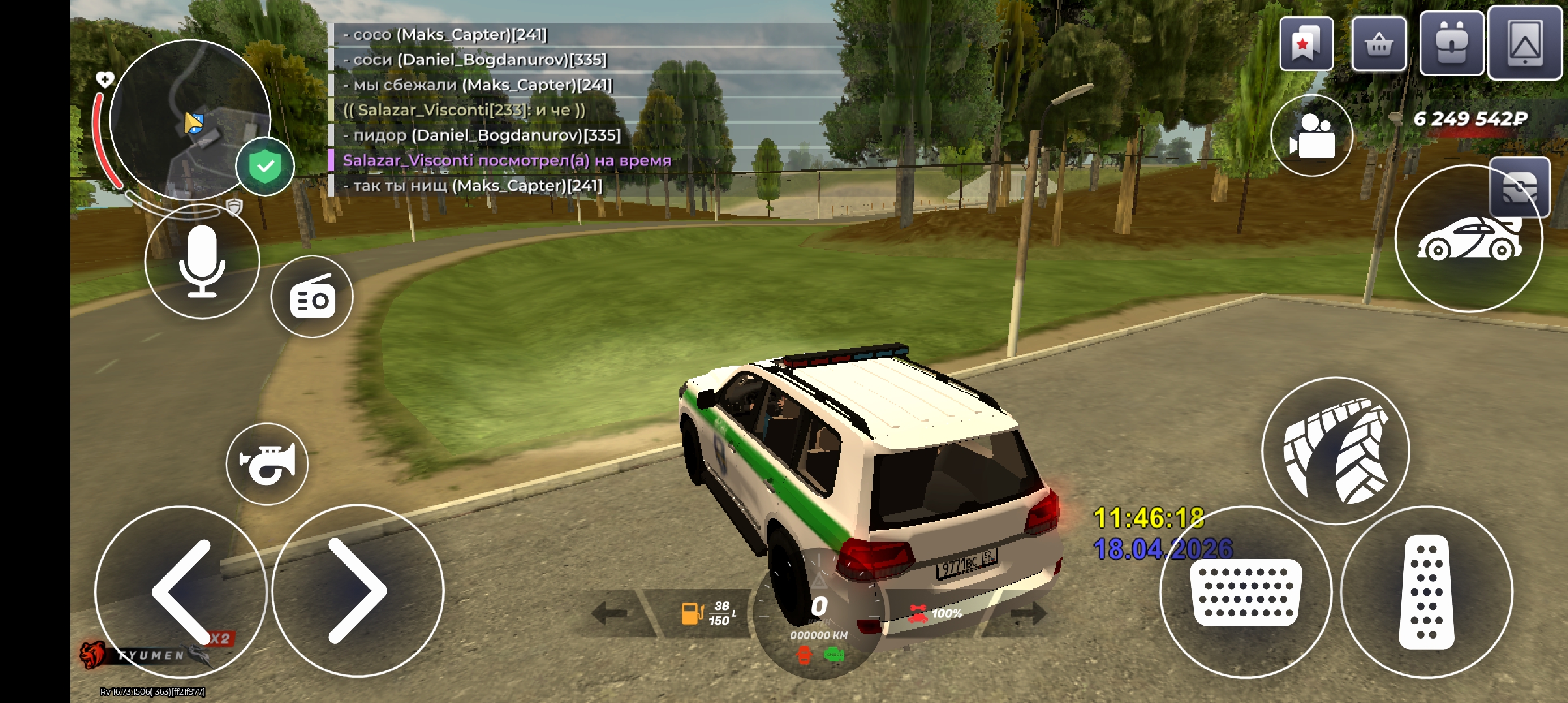Open the backpack inventory

pos(1451,44)
